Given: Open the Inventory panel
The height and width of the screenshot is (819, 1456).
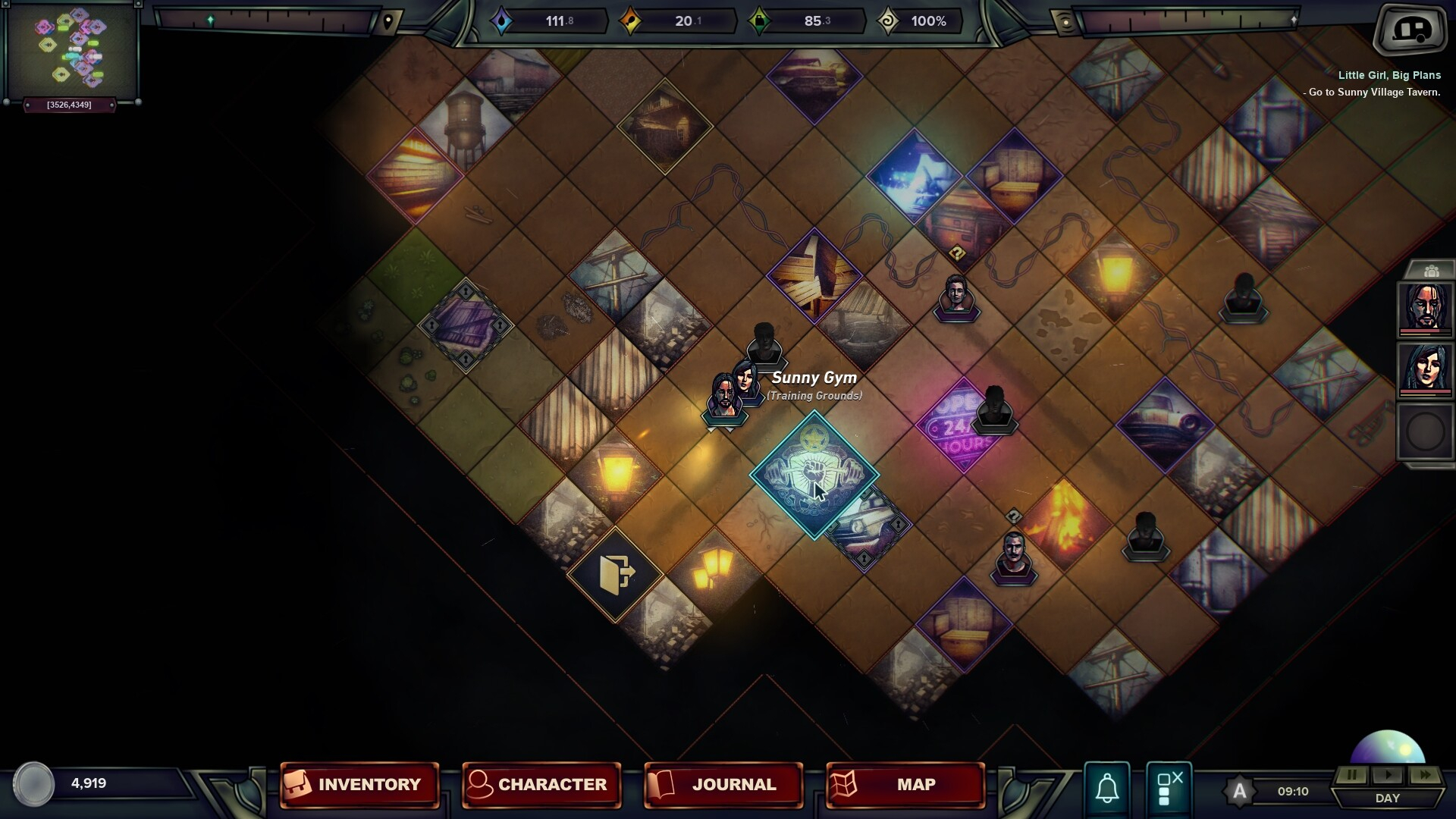Looking at the screenshot, I should (359, 784).
